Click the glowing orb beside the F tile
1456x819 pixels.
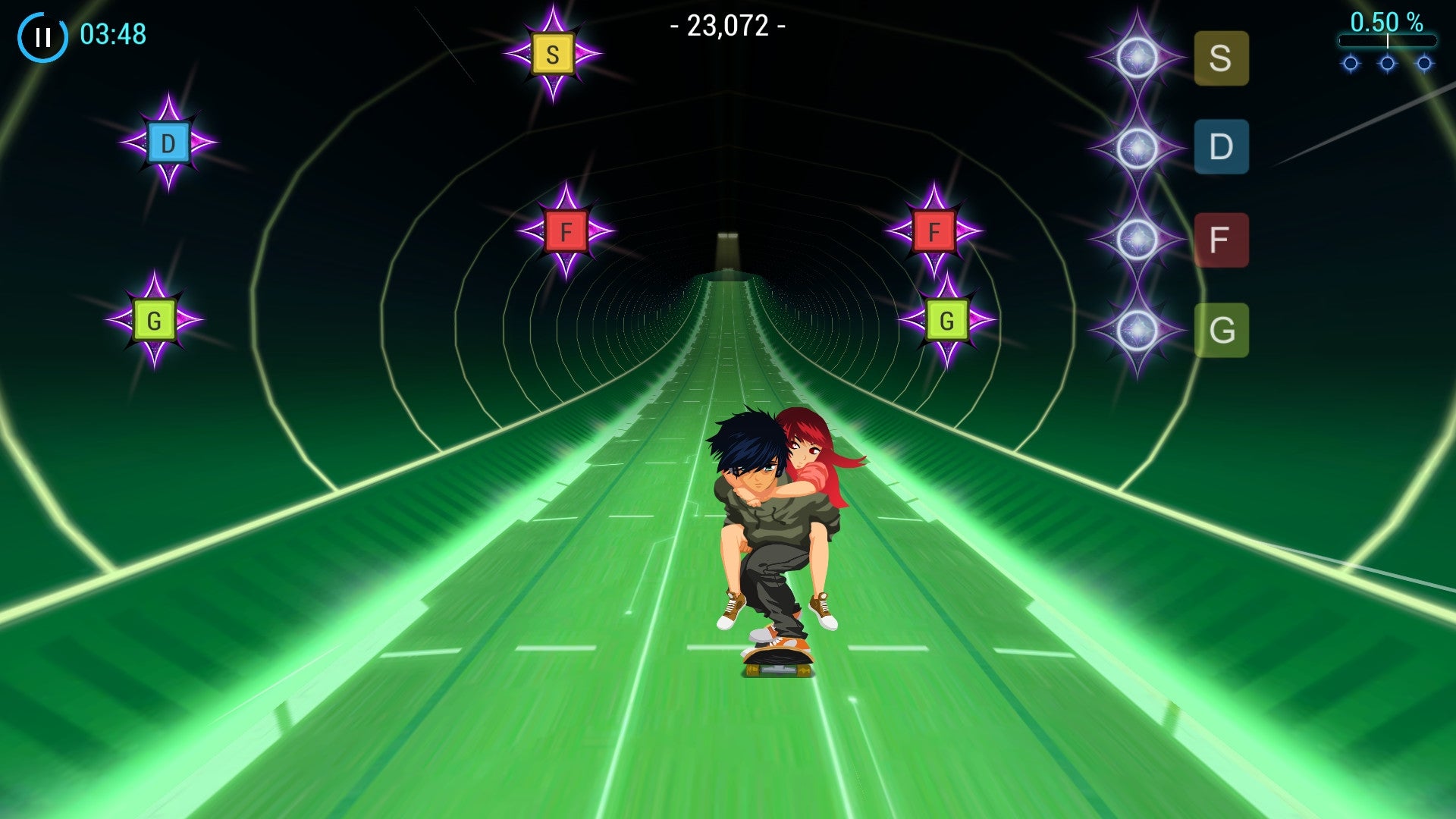click(1137, 240)
